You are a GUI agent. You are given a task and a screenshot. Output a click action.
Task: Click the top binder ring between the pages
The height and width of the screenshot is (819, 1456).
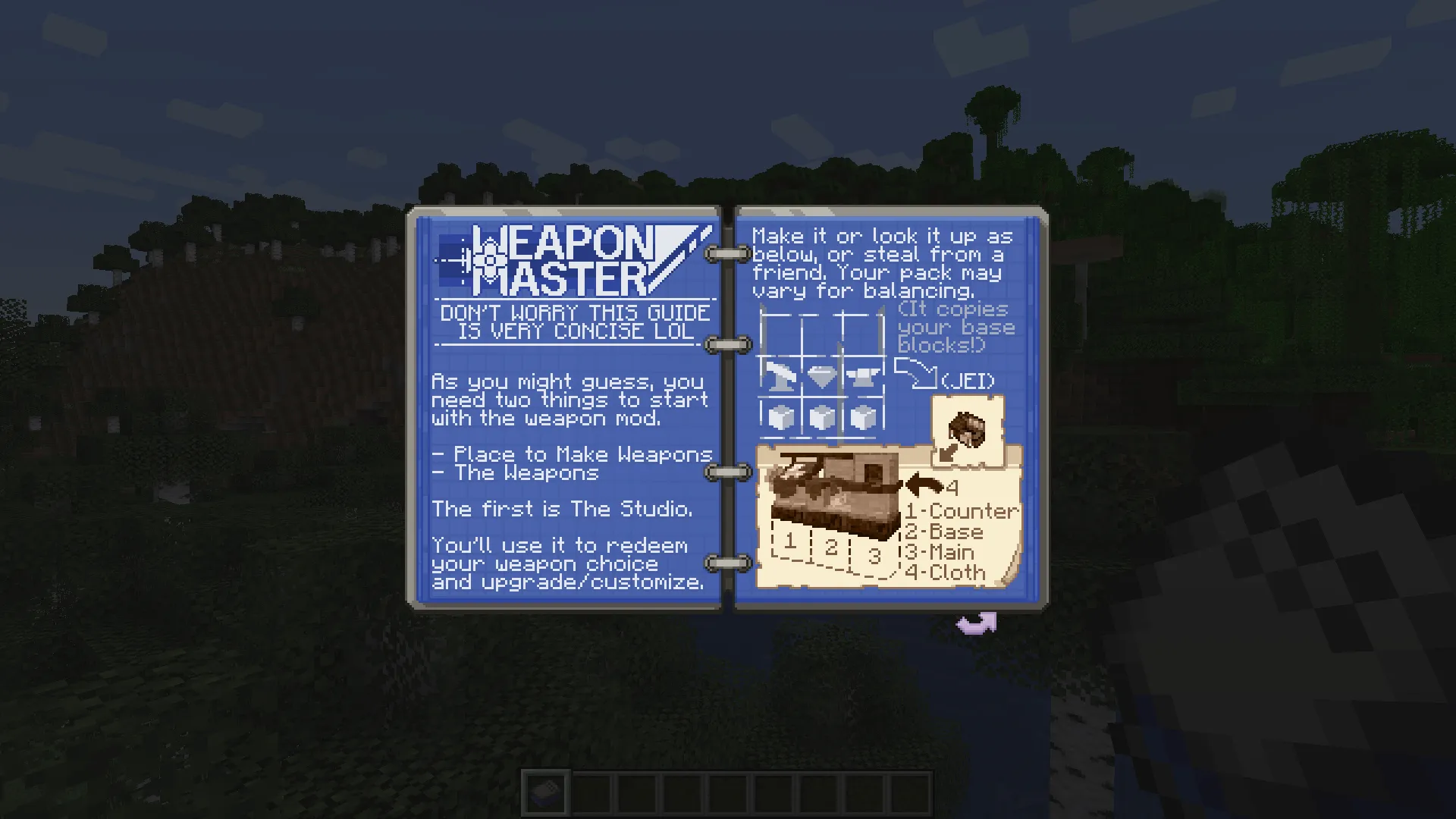[x=726, y=253]
